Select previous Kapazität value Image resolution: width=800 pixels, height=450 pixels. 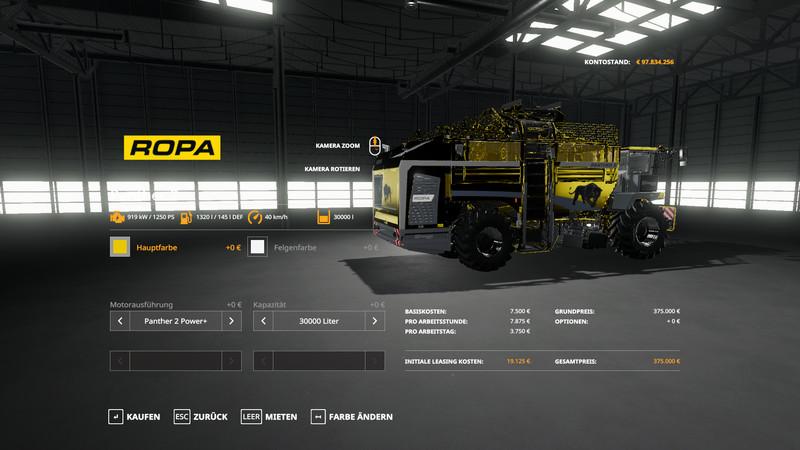pyautogui.click(x=264, y=321)
